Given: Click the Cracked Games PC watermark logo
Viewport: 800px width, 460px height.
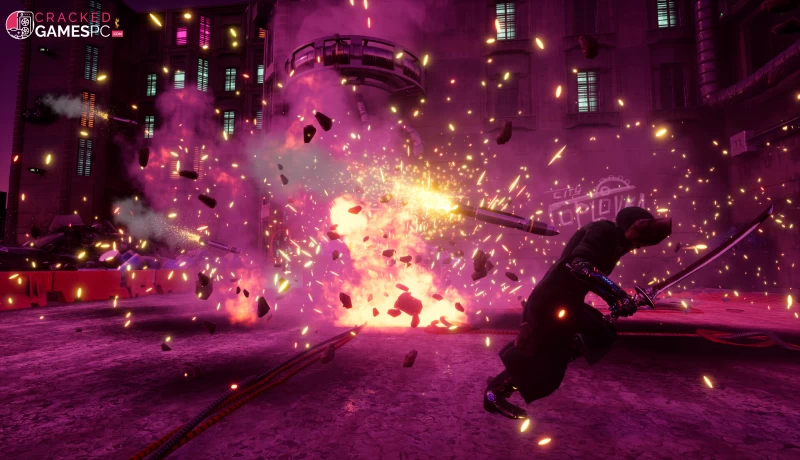Looking at the screenshot, I should (63, 24).
